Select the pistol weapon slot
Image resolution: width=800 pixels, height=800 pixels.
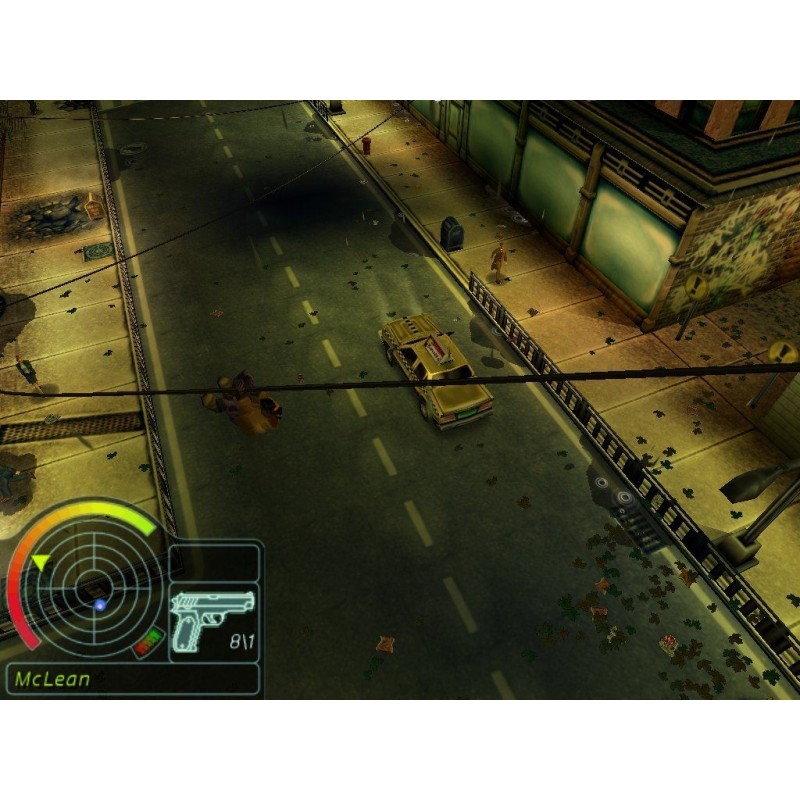point(214,622)
